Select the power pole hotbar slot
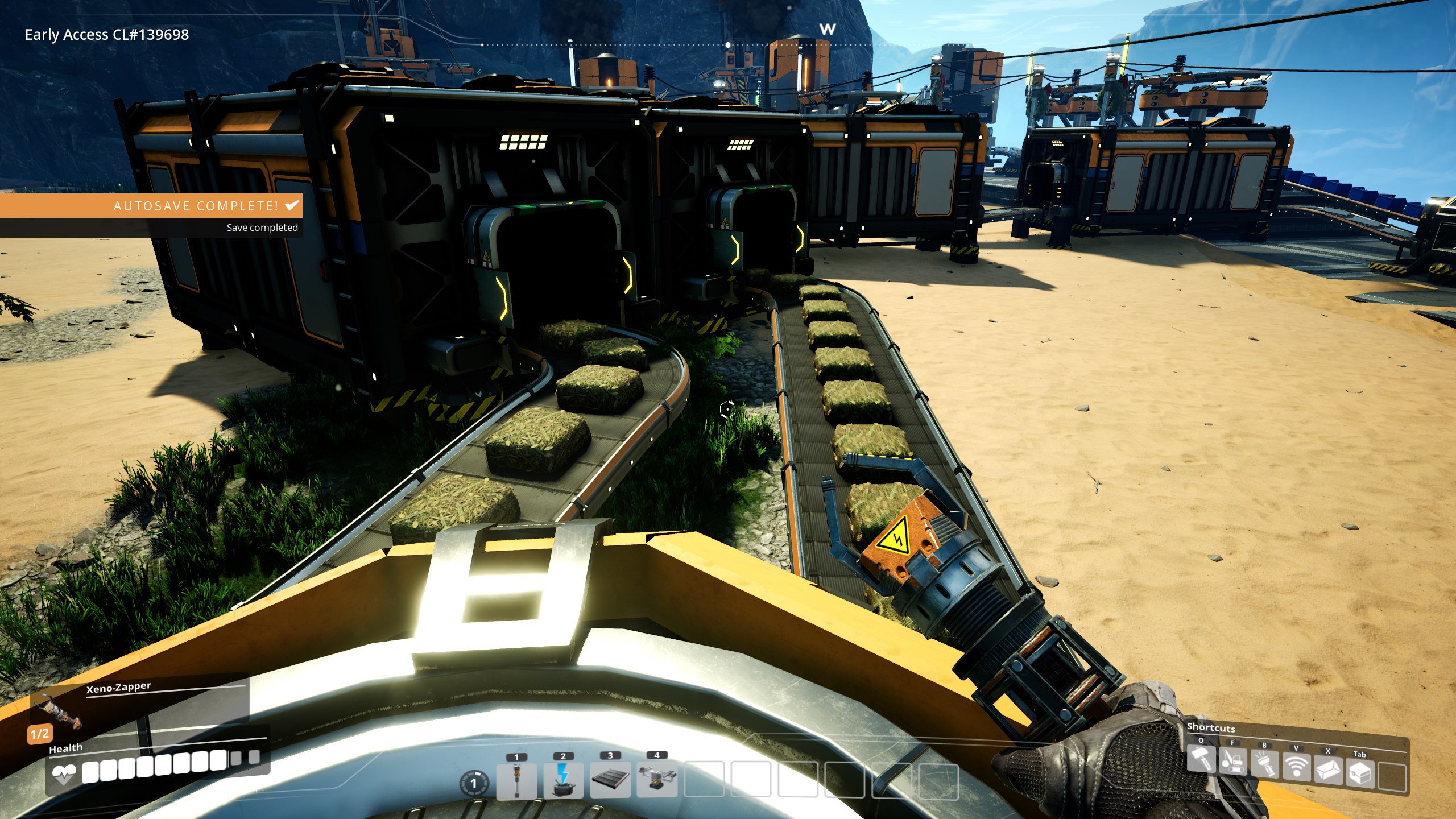Viewport: 1456px width, 819px height. (x=516, y=780)
